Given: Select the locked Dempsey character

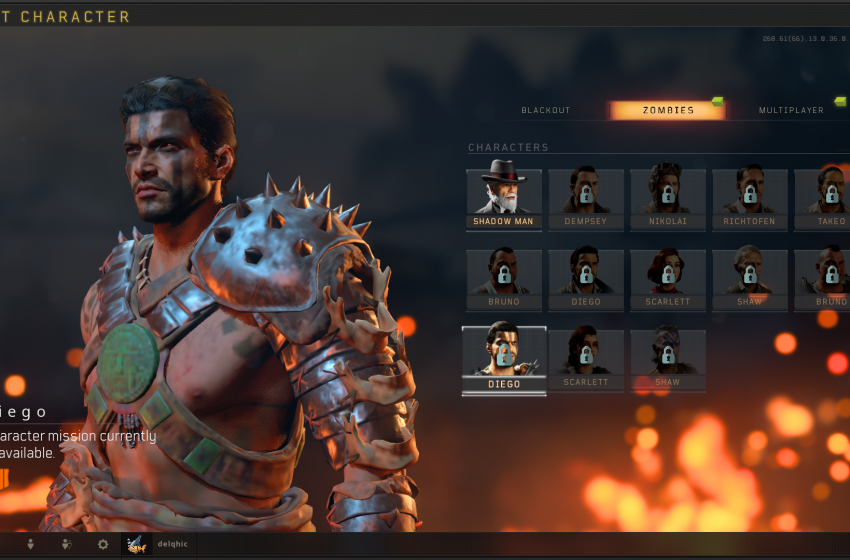Looking at the screenshot, I should coord(586,199).
